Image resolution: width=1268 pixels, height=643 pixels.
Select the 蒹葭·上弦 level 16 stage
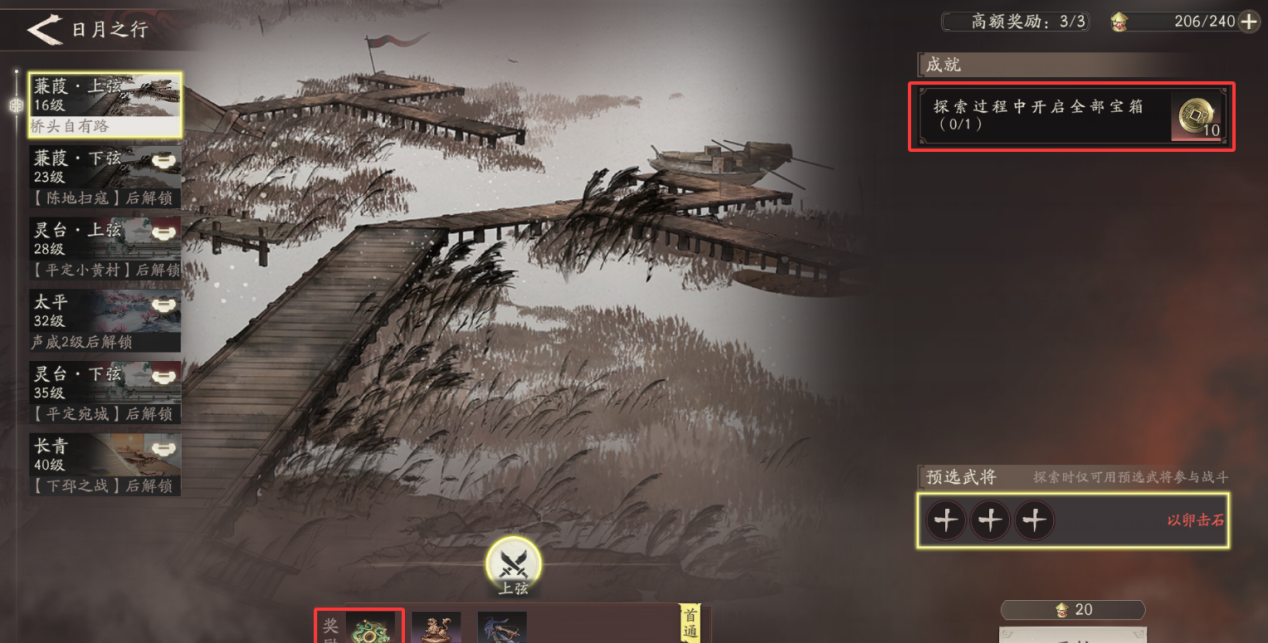pos(105,104)
